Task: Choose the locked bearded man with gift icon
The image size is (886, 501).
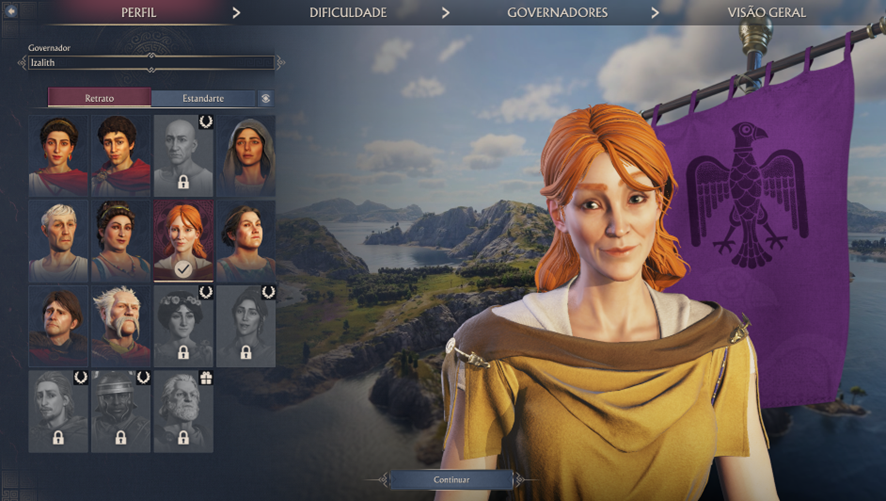Action: click(183, 411)
